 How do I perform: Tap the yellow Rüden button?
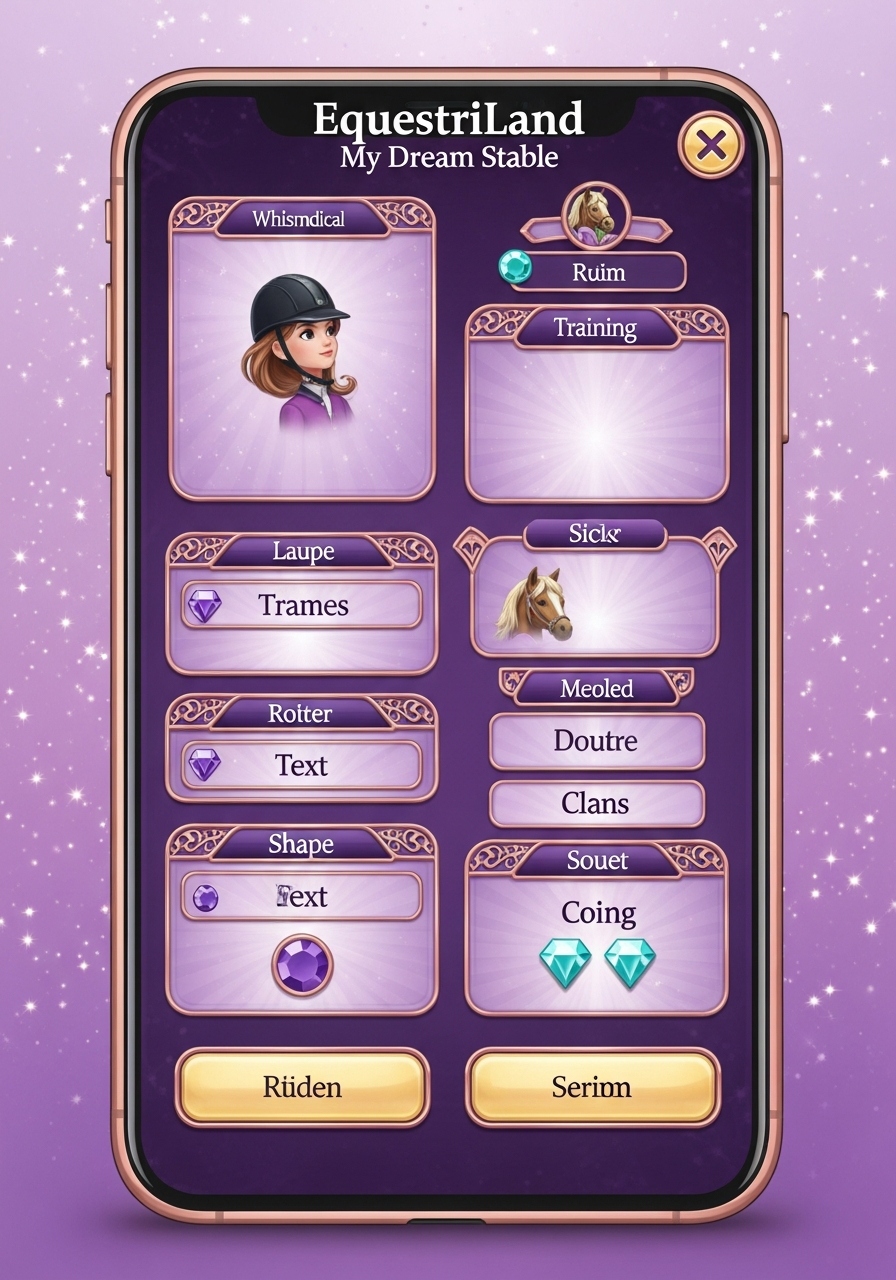(x=302, y=1087)
